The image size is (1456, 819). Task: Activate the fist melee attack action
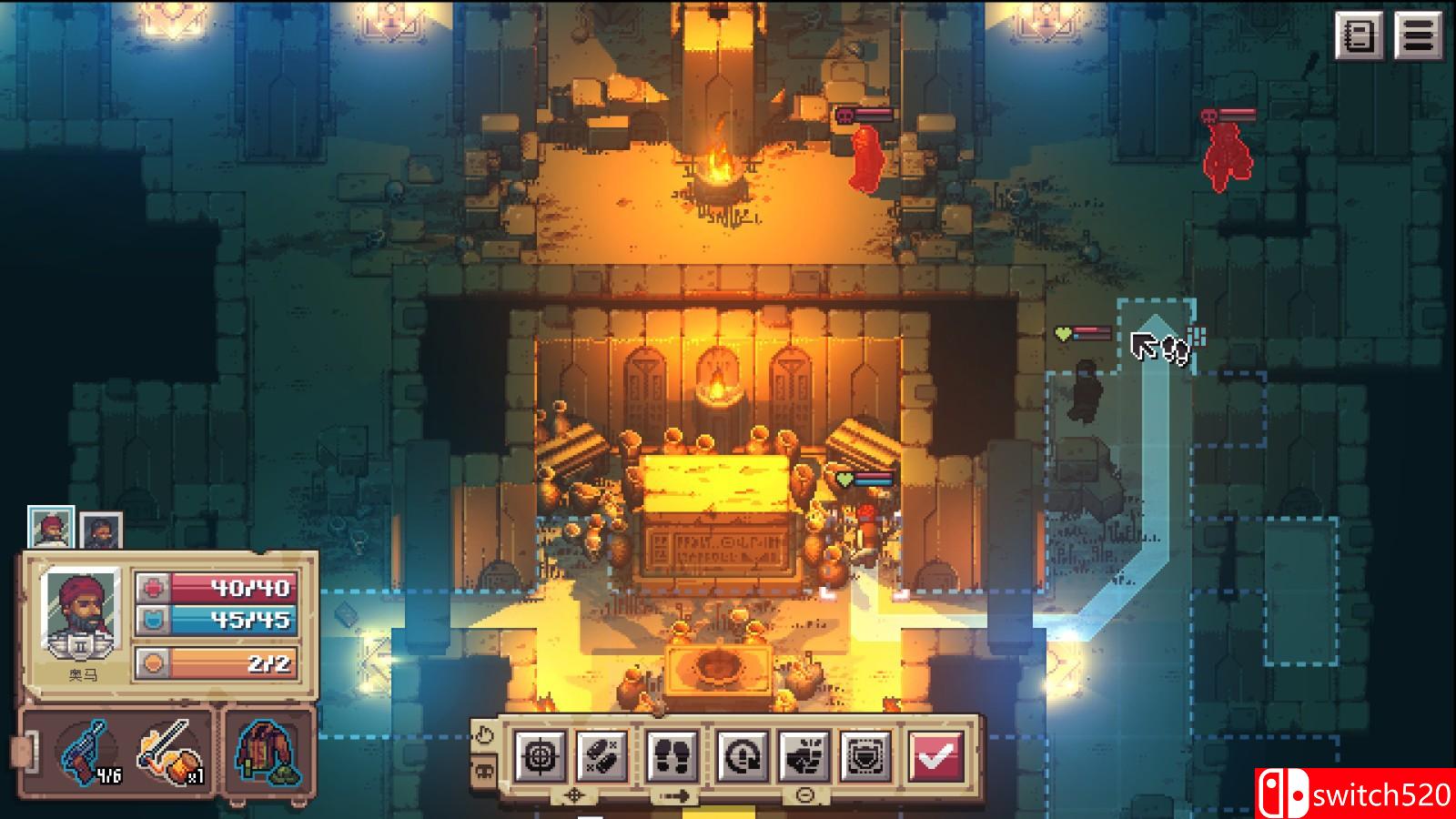click(x=804, y=755)
